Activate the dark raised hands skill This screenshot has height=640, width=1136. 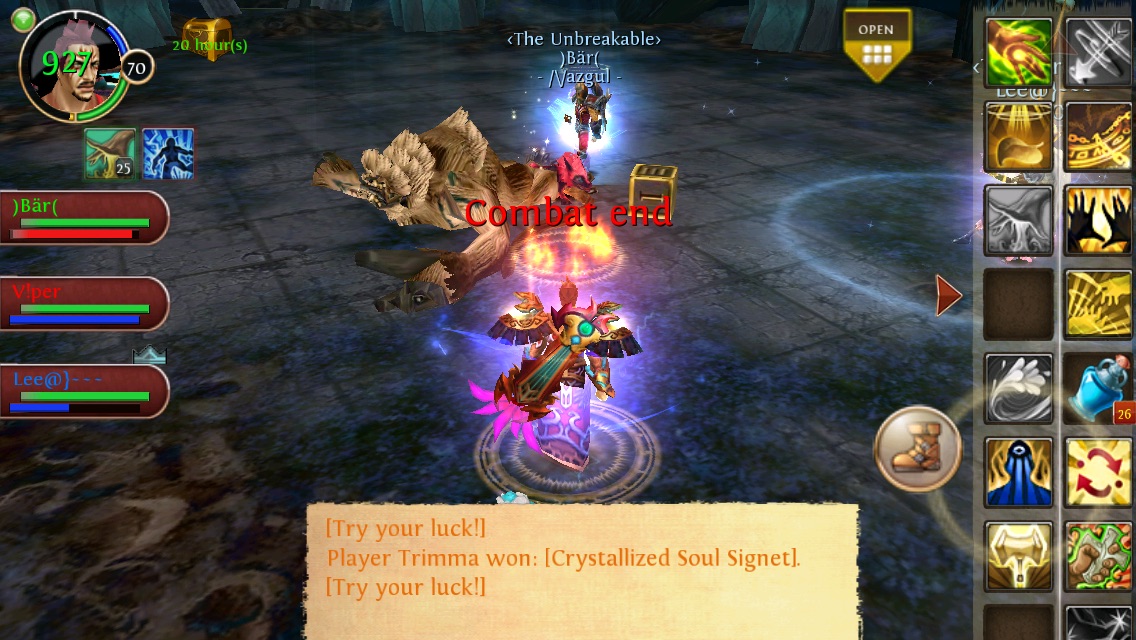[1098, 220]
